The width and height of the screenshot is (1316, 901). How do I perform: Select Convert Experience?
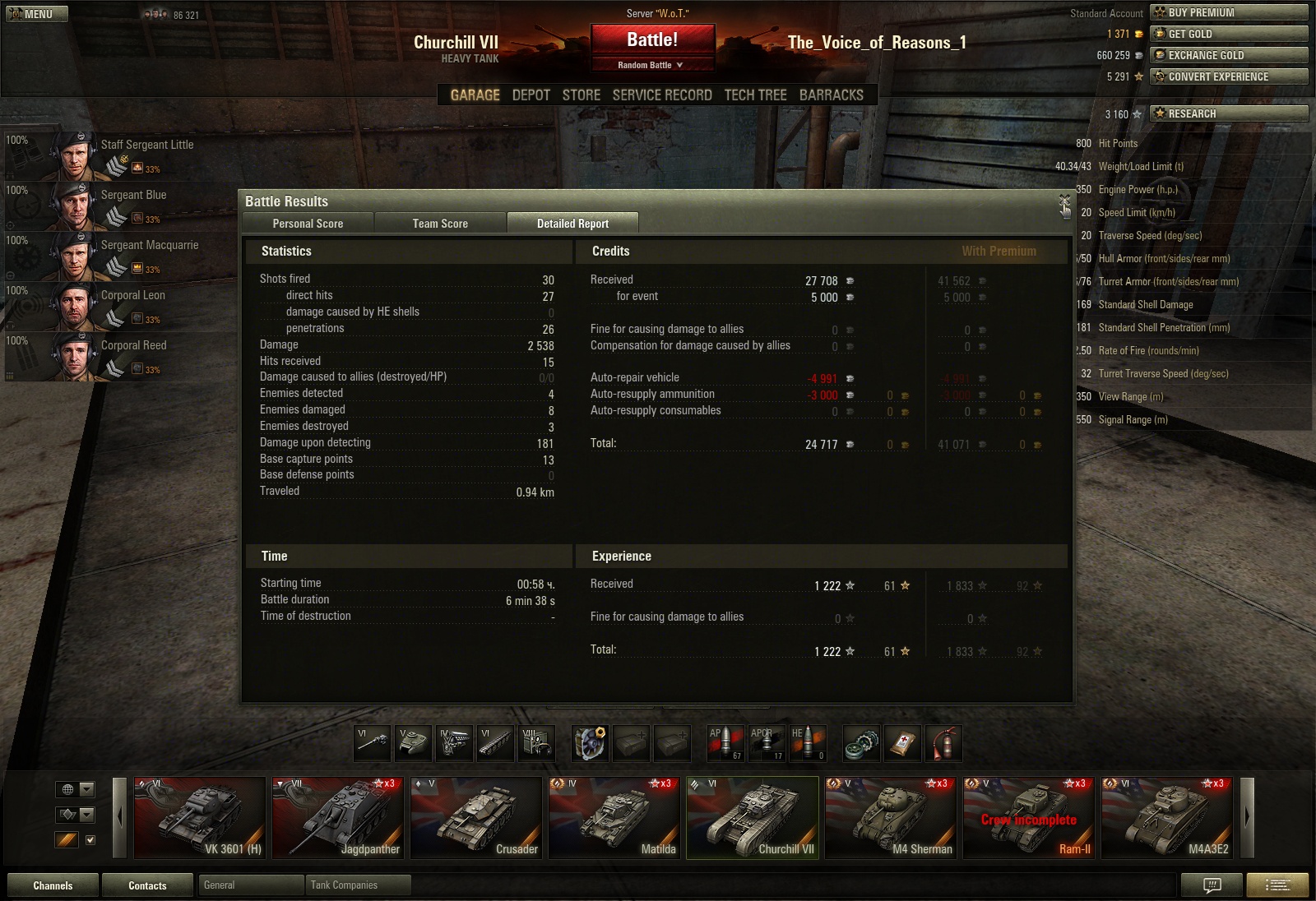1229,76
